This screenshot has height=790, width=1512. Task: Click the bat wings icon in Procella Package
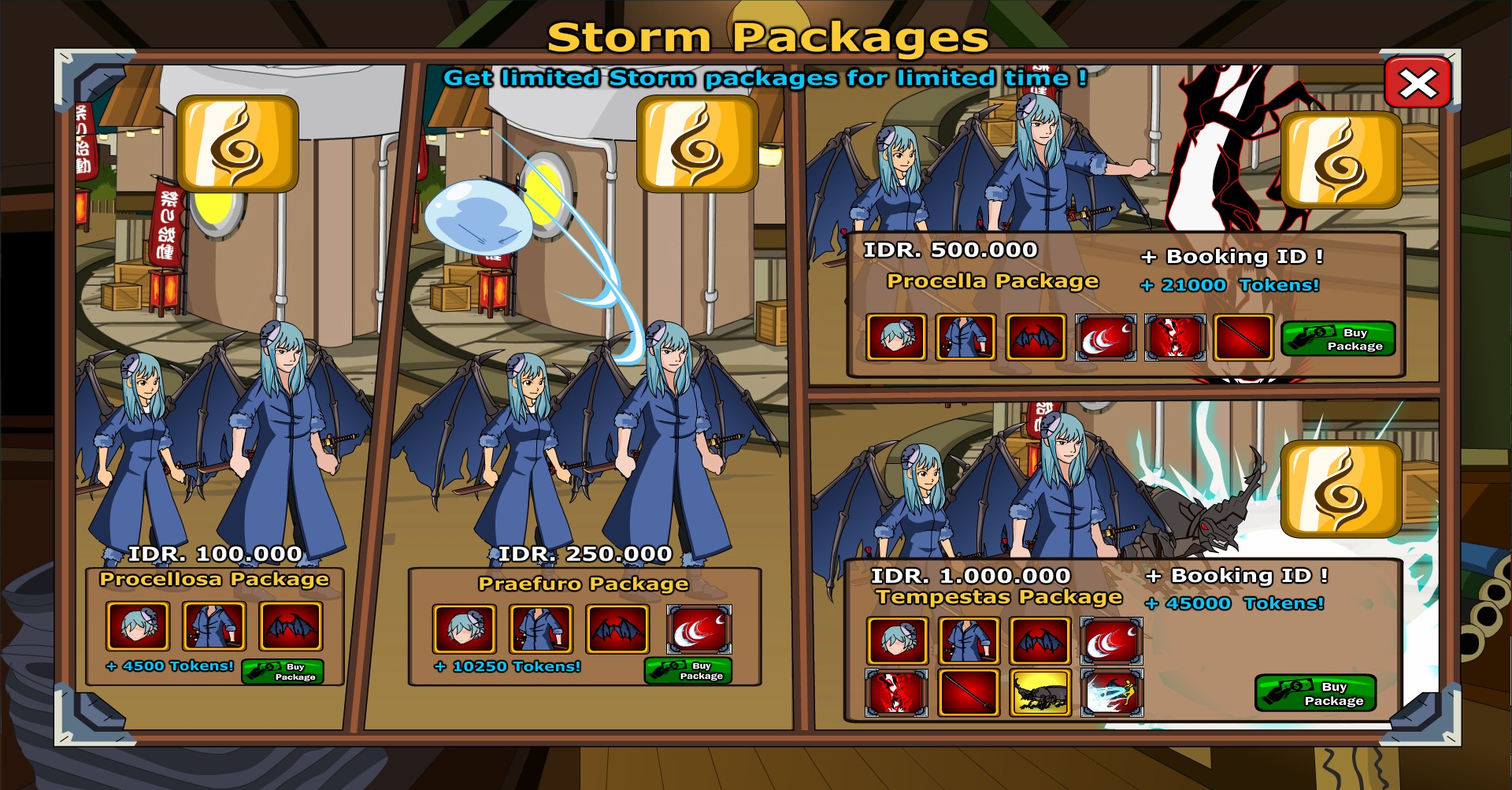(x=1036, y=337)
